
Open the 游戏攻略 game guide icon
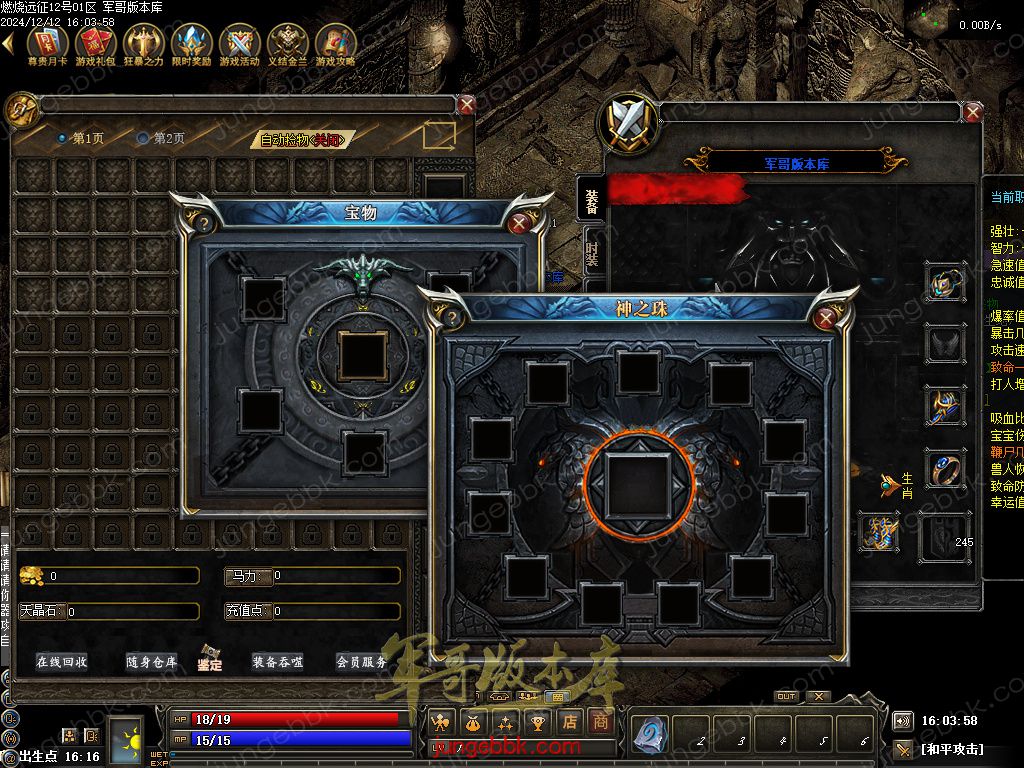(336, 44)
